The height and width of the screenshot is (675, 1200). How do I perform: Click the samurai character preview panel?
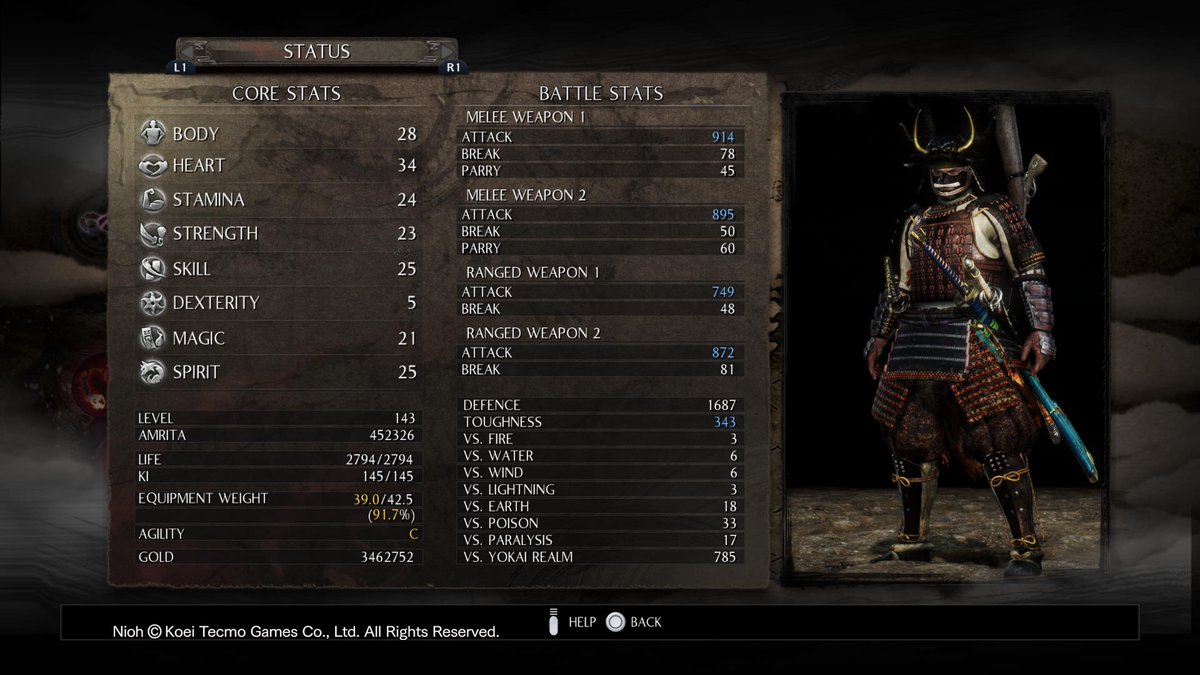tap(943, 339)
